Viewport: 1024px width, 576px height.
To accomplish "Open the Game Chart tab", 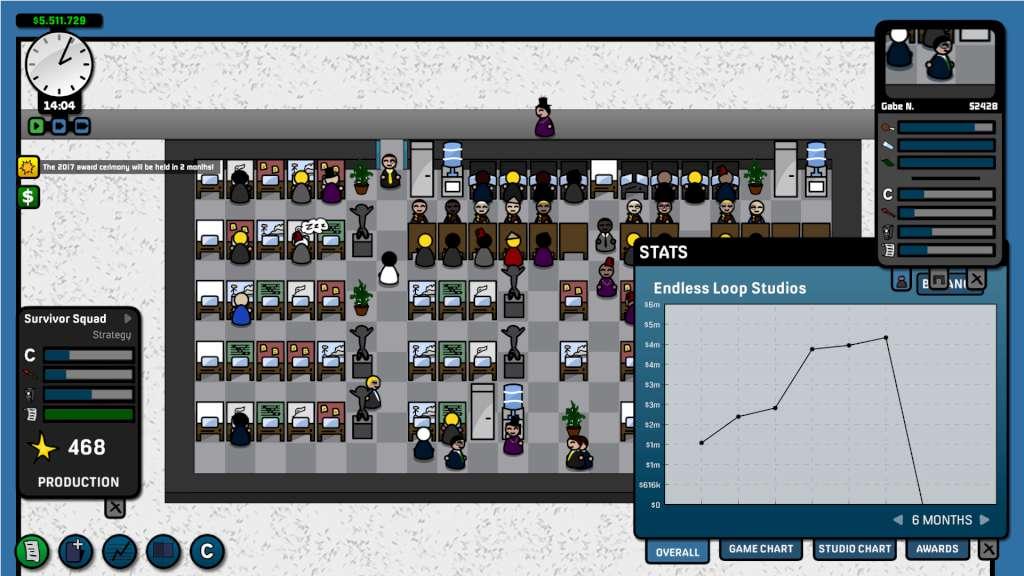I will (x=760, y=549).
